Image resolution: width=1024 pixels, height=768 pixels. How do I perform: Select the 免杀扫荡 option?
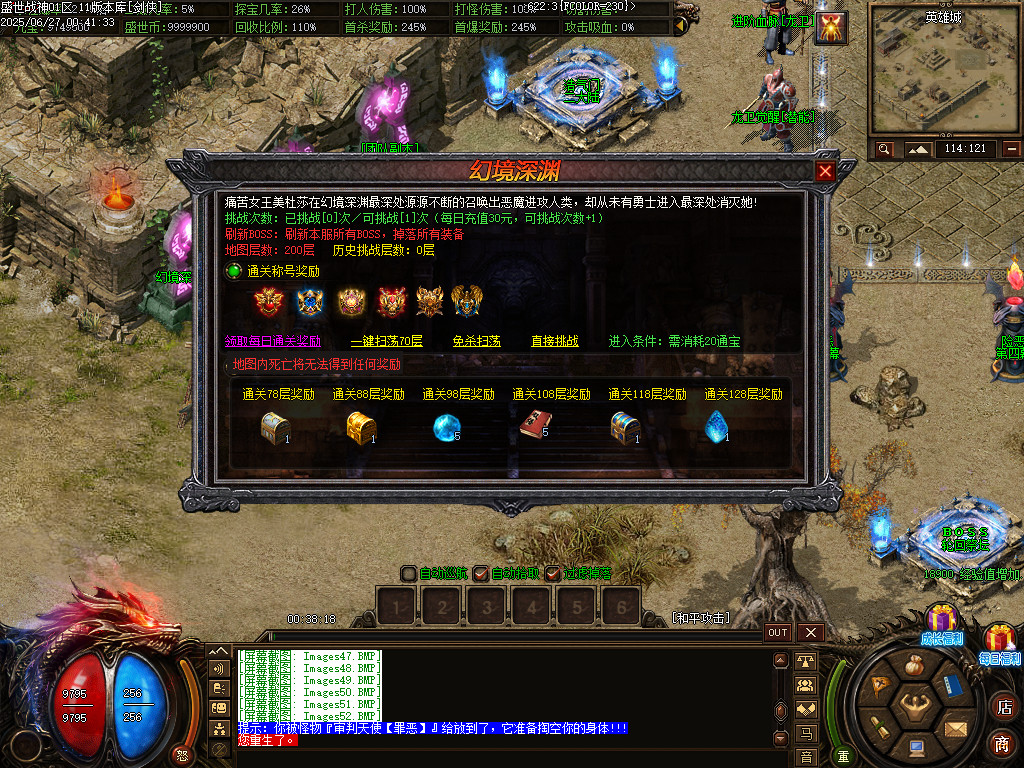tap(476, 341)
